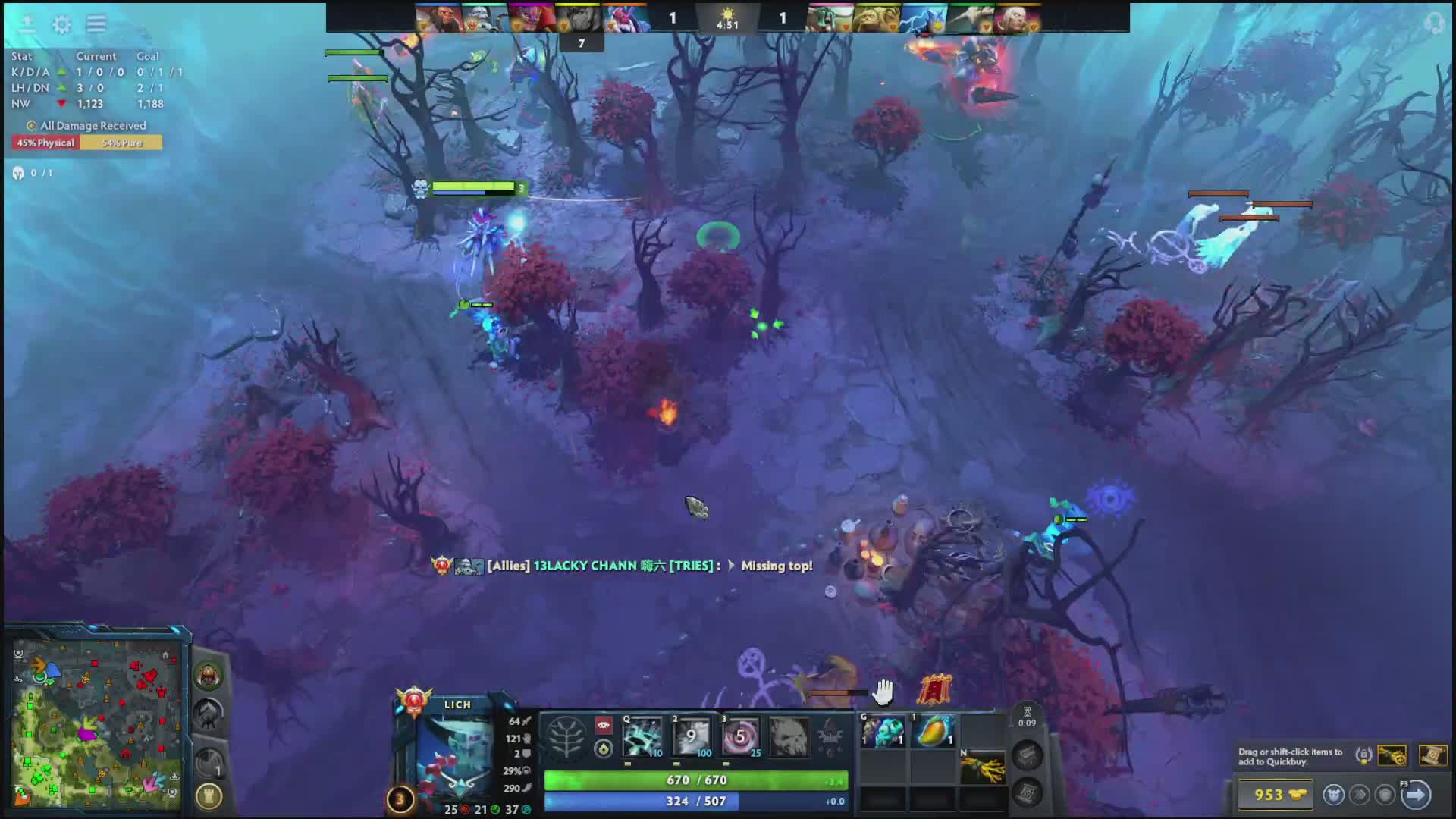Activate the Glyph of Fortification tower button
Screen dimensions: 1456x819
click(x=209, y=795)
